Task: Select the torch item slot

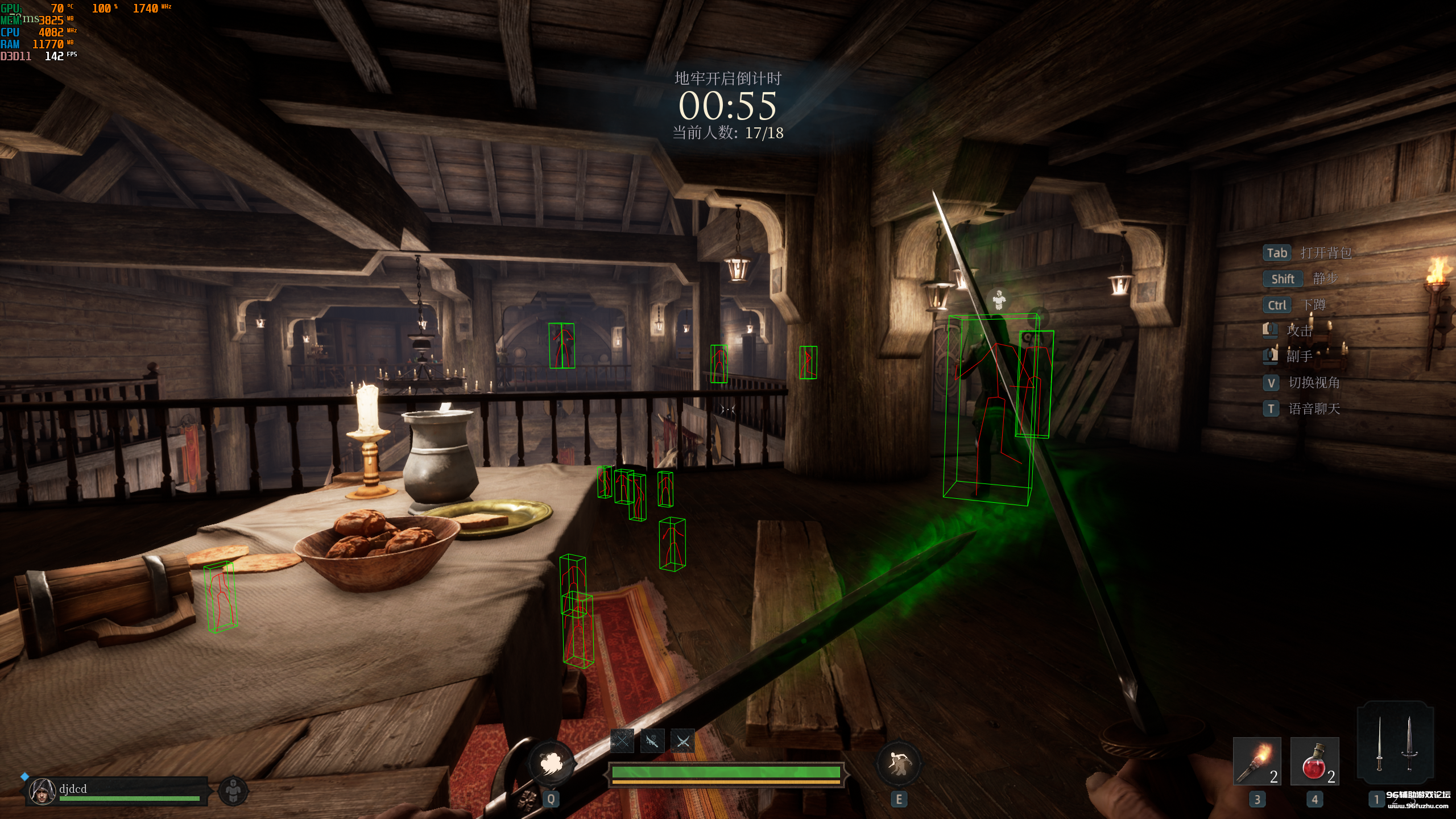Action: tap(1257, 761)
